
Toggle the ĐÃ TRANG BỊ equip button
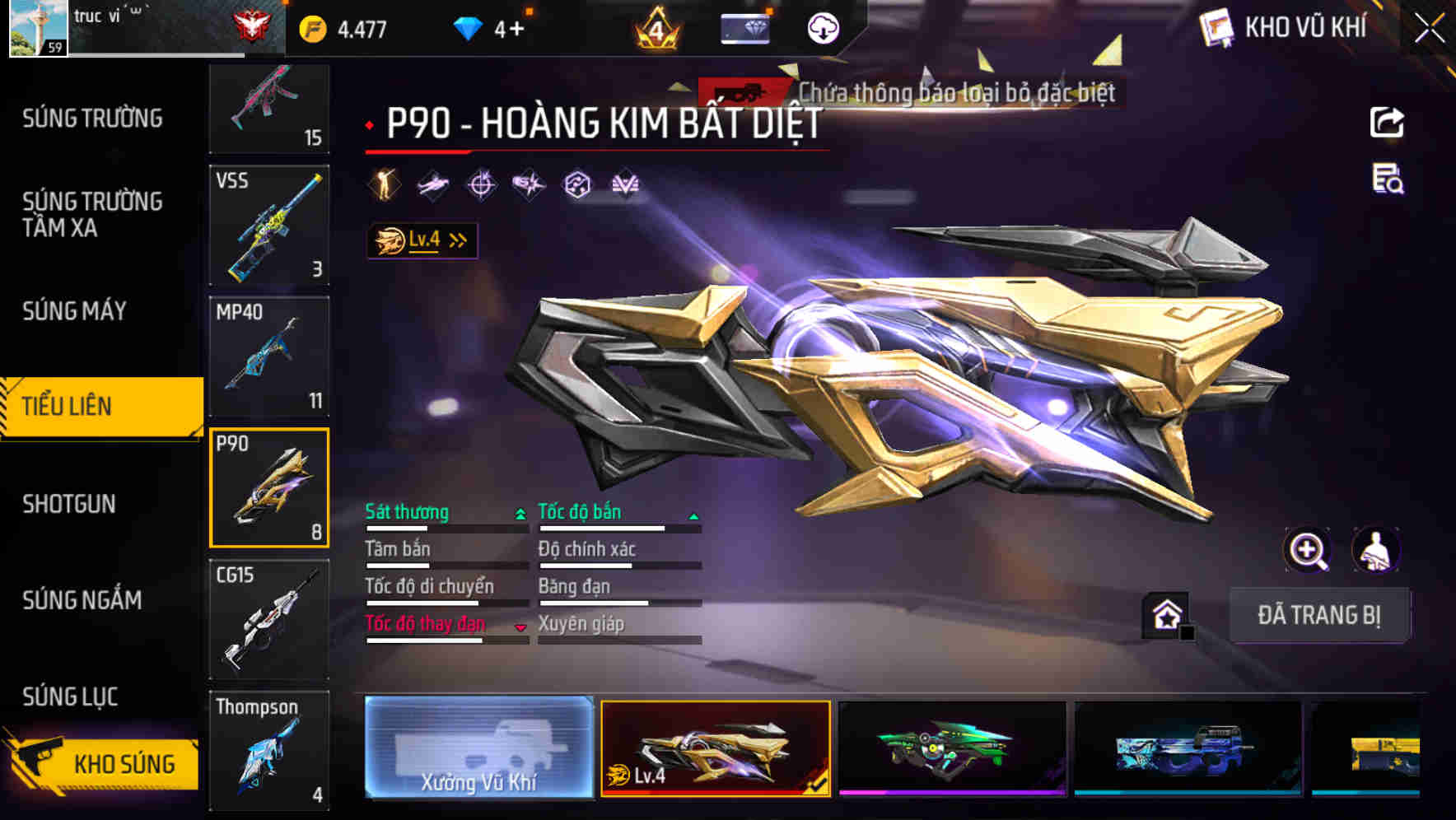[1319, 614]
